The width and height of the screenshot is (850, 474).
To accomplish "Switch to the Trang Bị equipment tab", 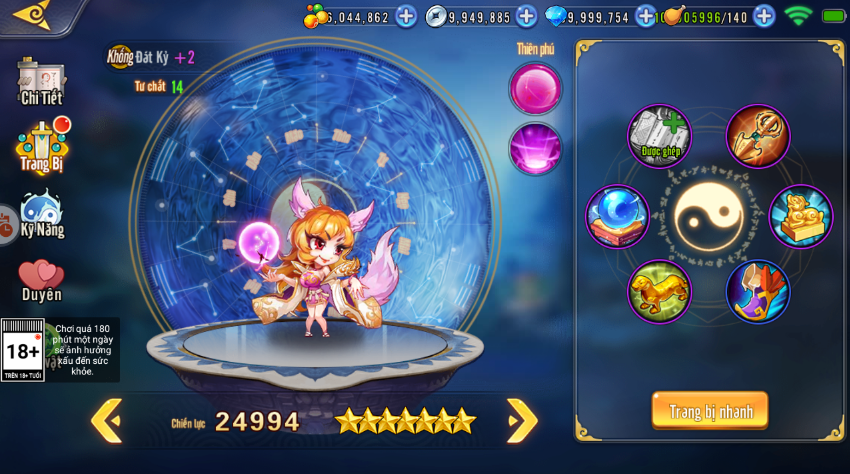I will point(42,146).
